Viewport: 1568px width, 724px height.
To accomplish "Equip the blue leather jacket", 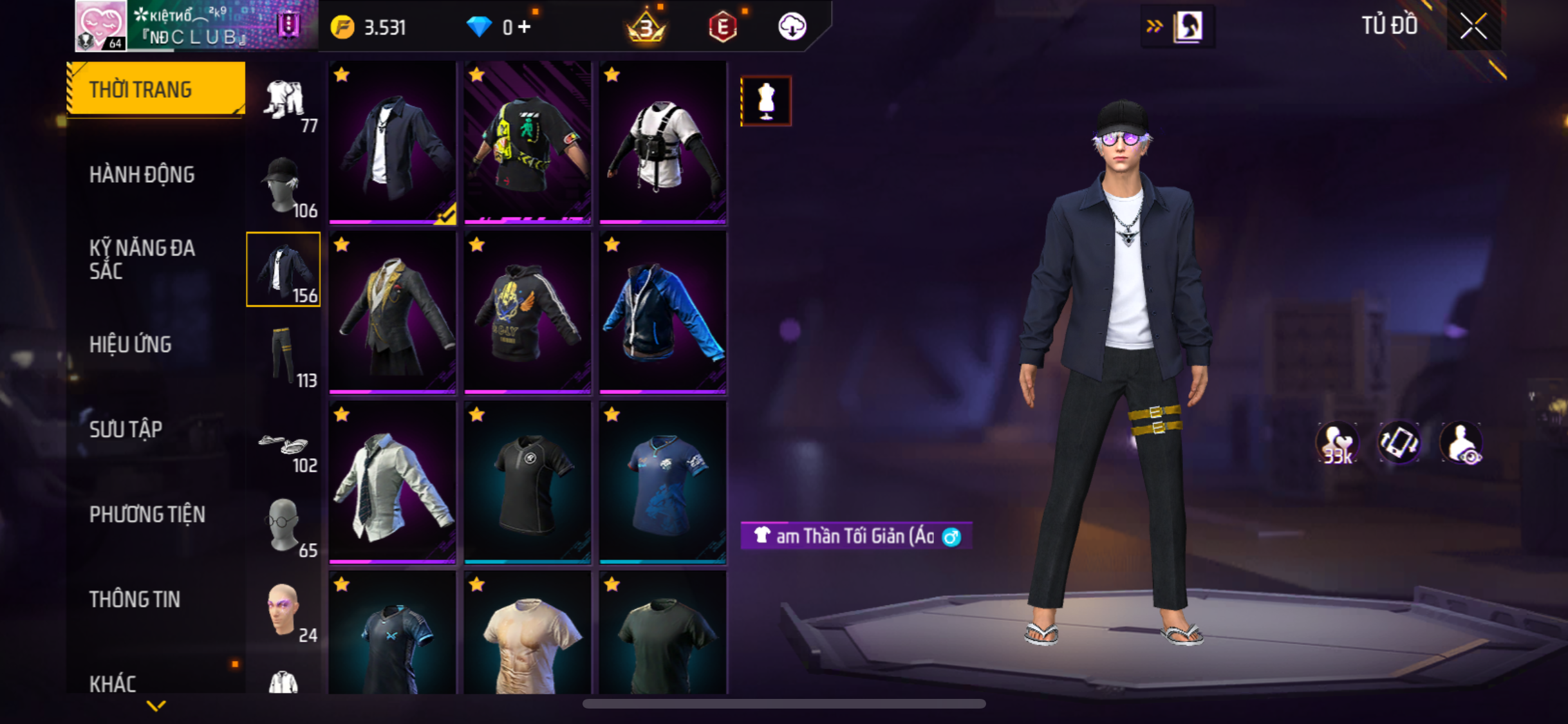I will (x=662, y=312).
